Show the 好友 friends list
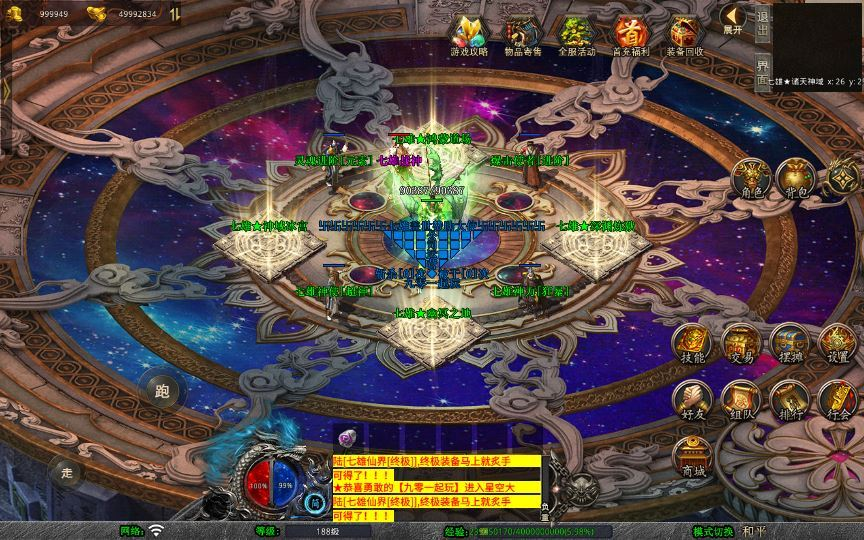 692,400
